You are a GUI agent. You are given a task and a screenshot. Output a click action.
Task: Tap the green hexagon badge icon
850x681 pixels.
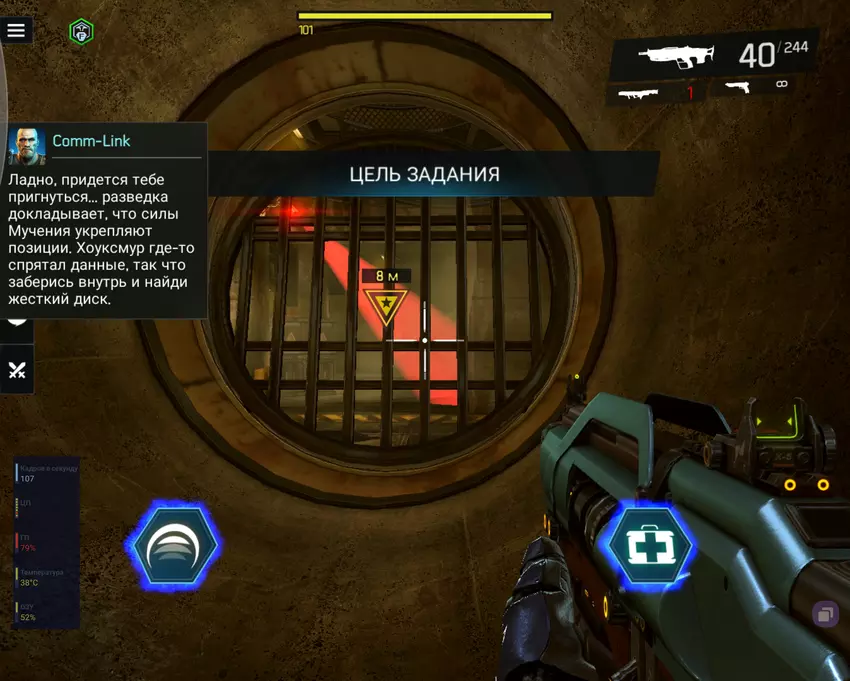point(81,32)
